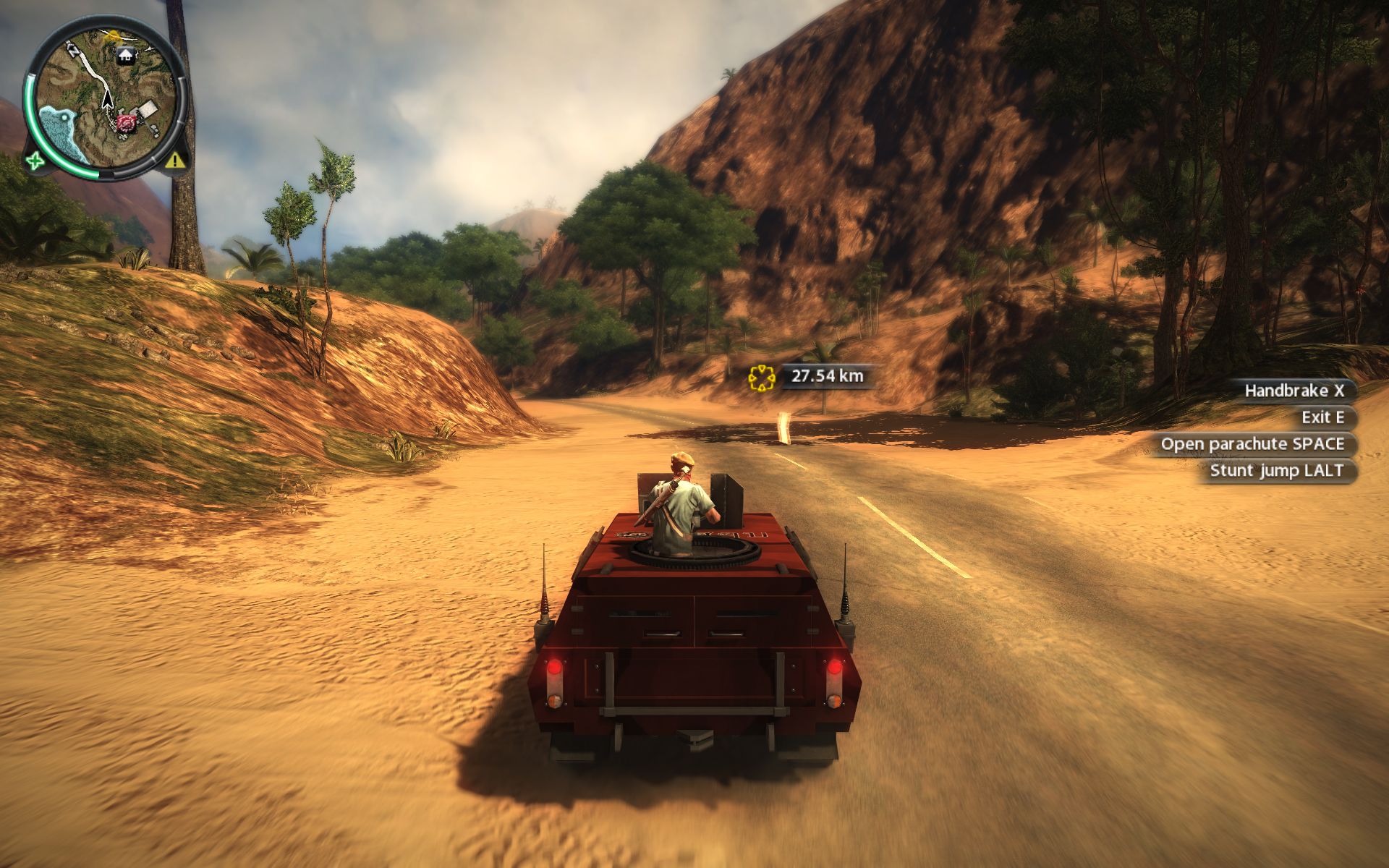1389x868 pixels.
Task: Open the circular minimap
Action: [106, 98]
